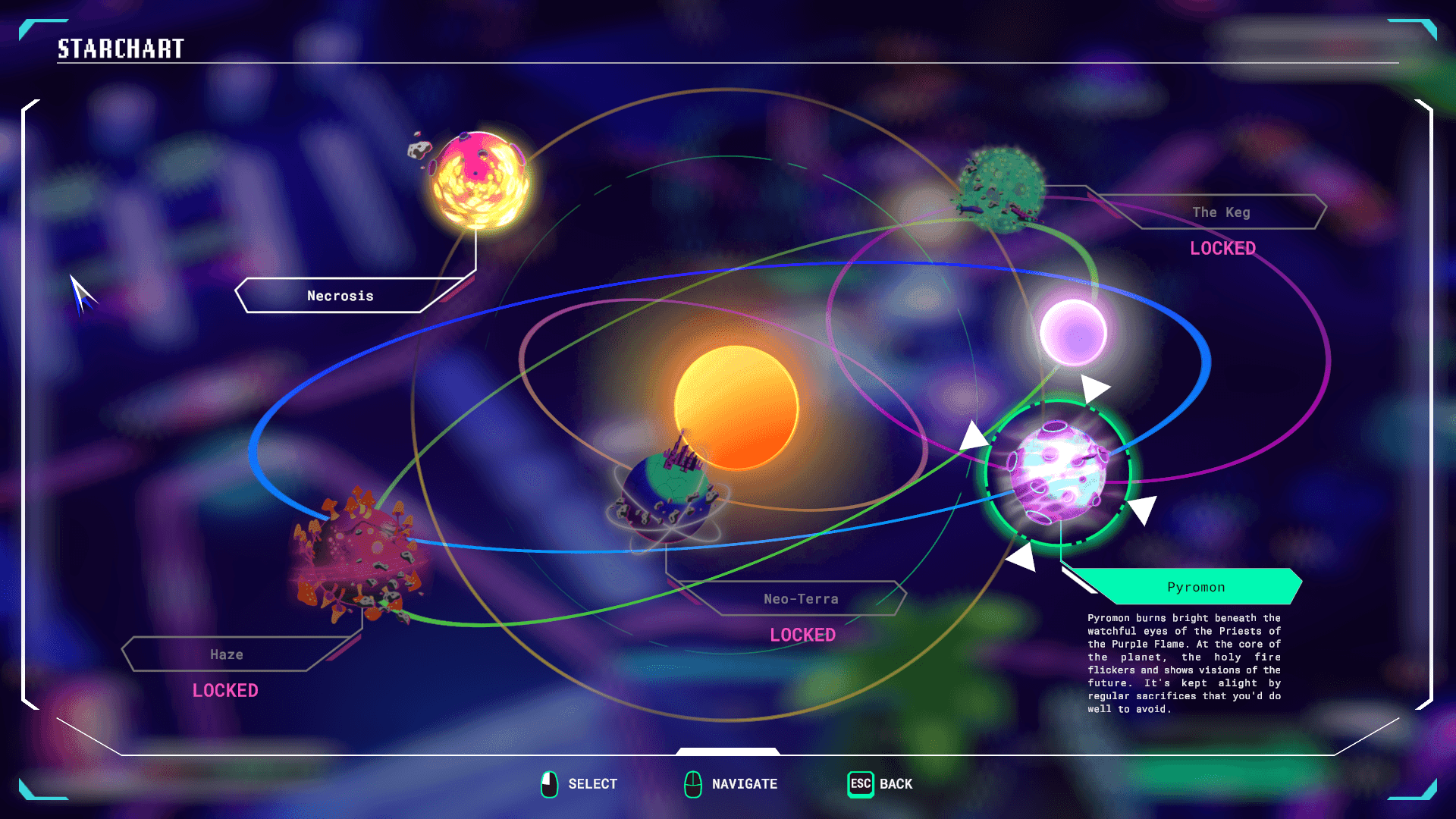
Task: Select the Necrosis planet label
Action: 340,296
